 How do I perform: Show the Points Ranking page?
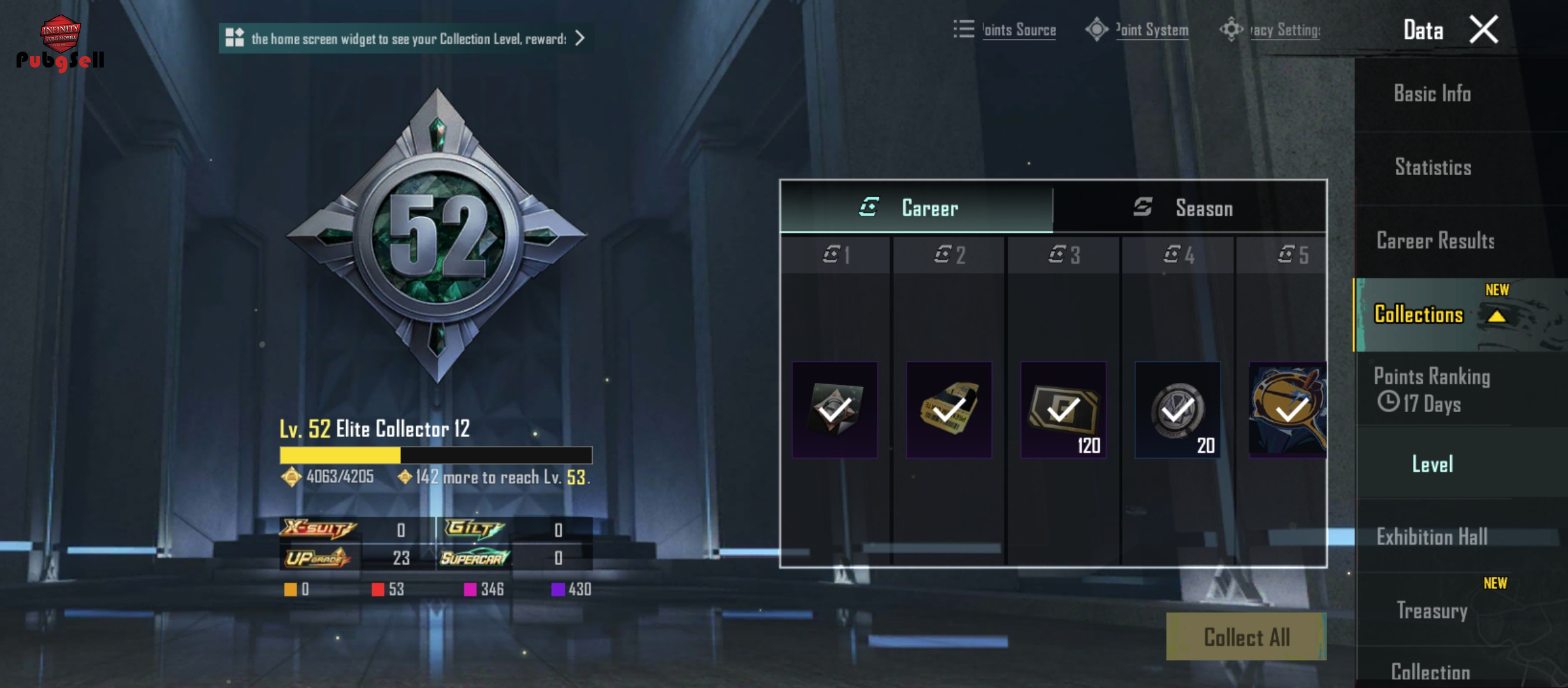point(1432,390)
